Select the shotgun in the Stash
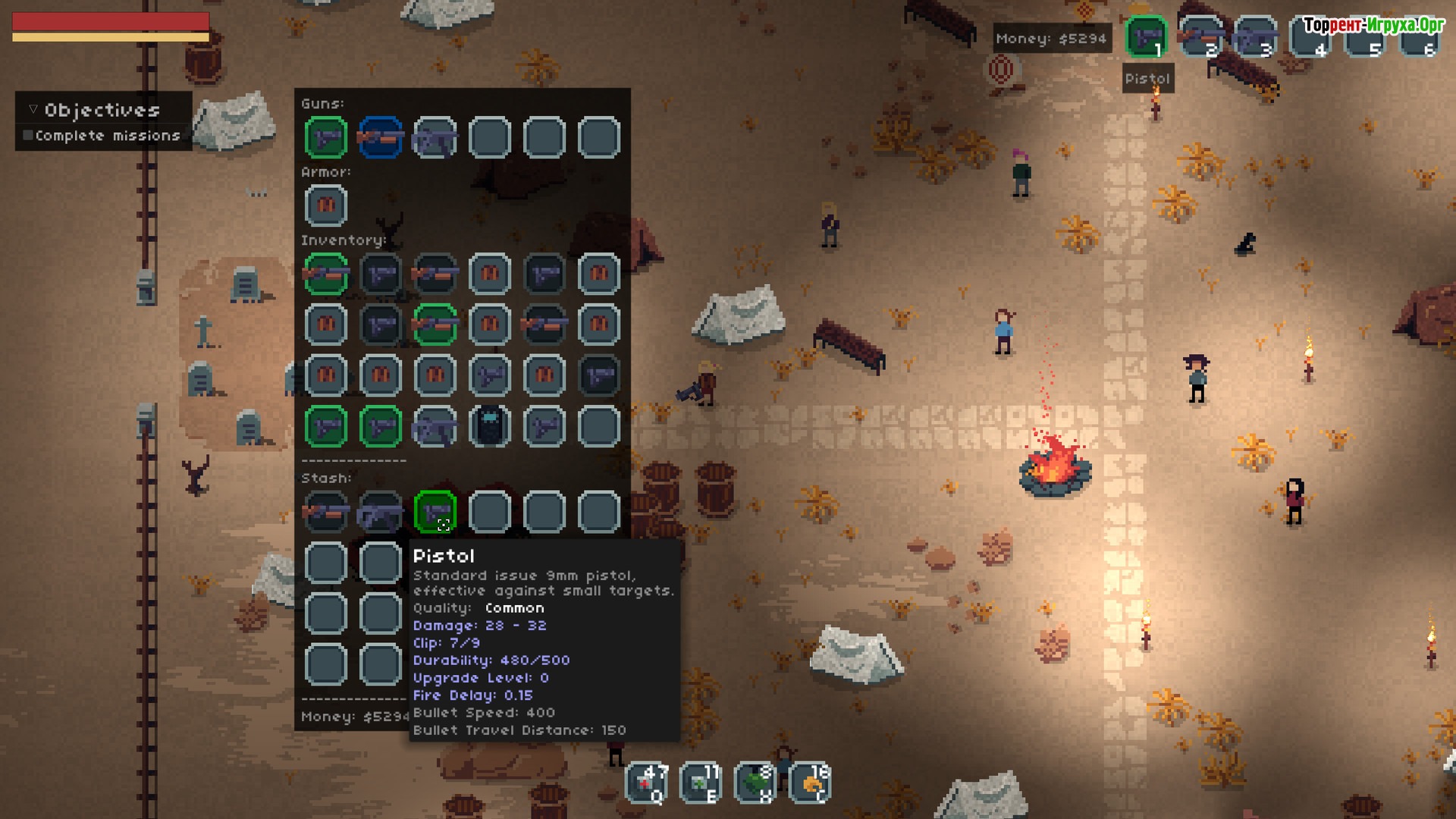This screenshot has width=1456, height=819. 326,511
